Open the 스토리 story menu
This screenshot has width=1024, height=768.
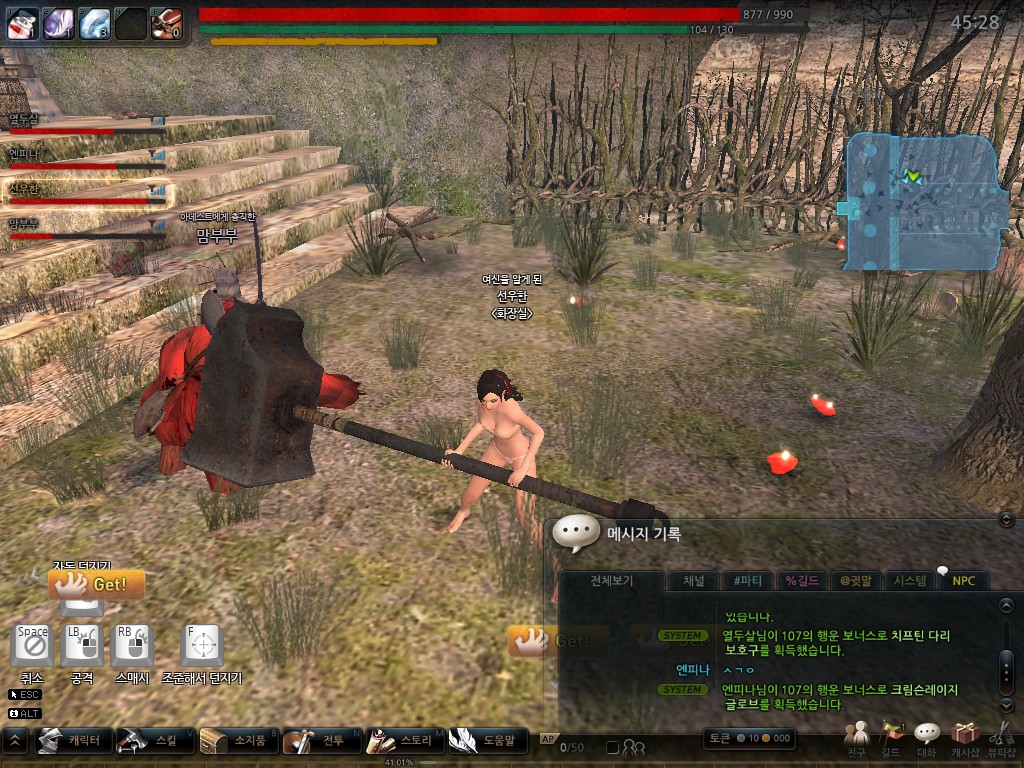[402, 741]
